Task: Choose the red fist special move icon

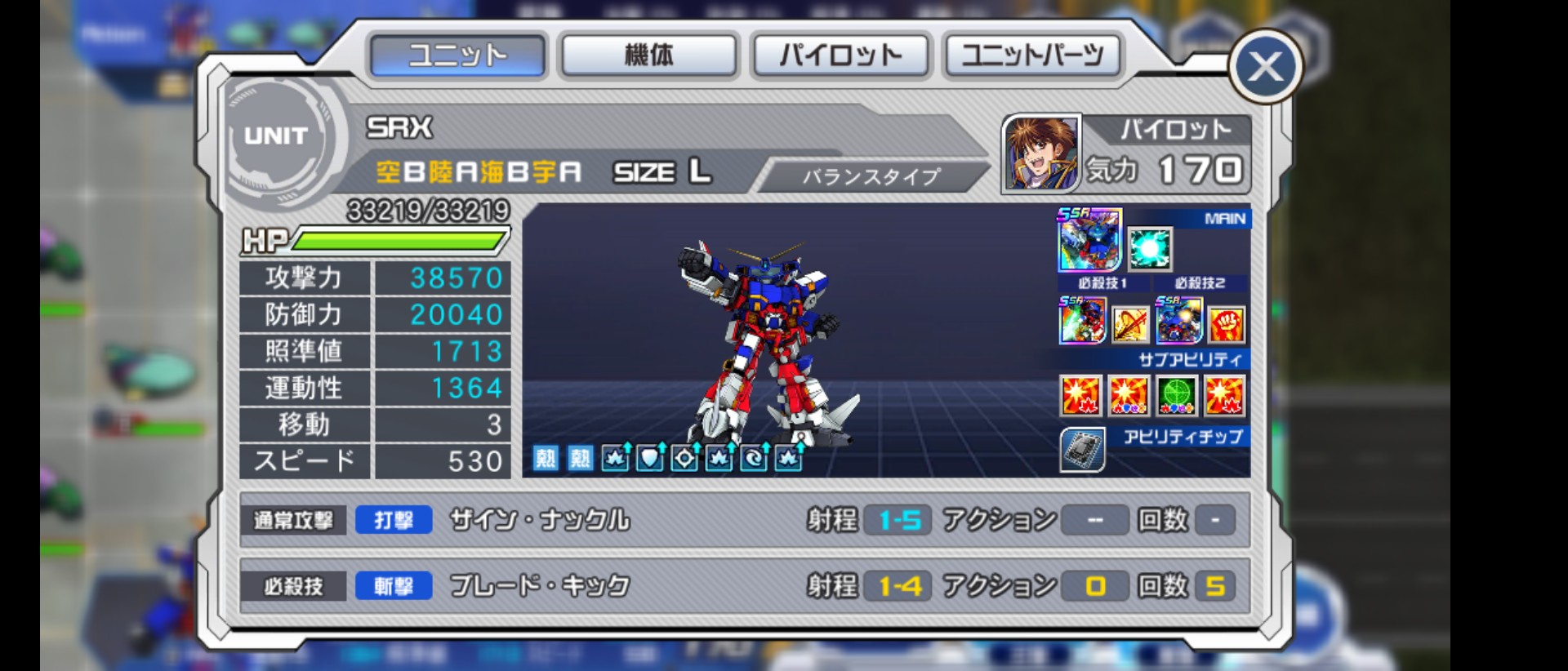Action: tap(1226, 324)
